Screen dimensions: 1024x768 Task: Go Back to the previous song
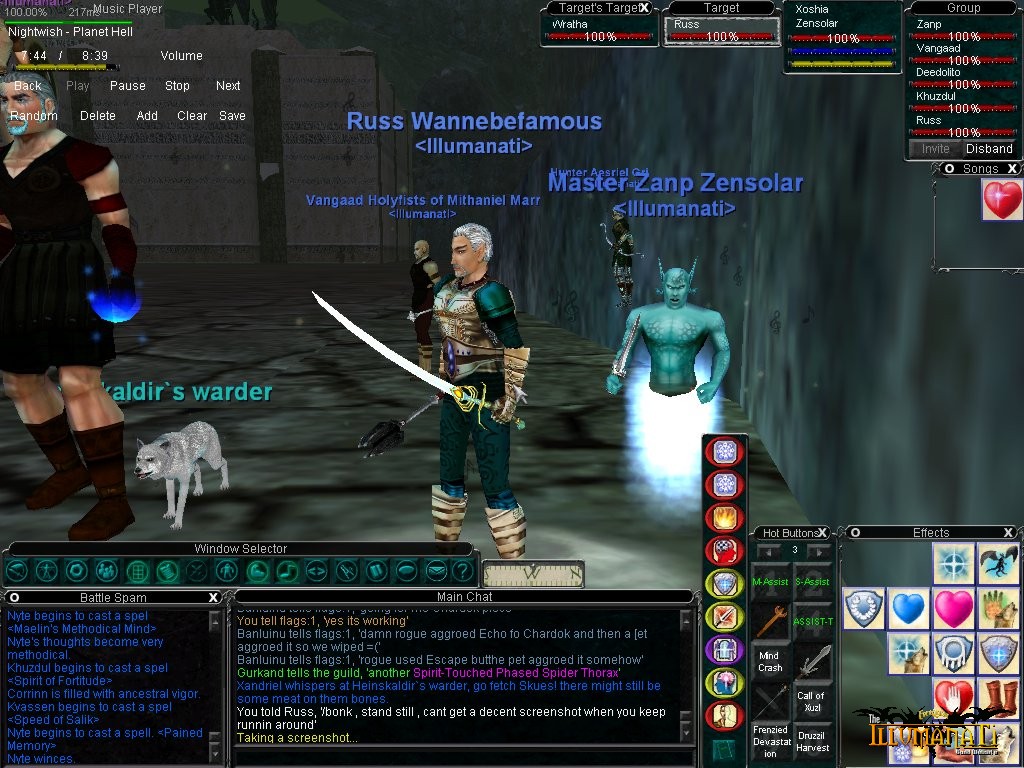click(28, 86)
